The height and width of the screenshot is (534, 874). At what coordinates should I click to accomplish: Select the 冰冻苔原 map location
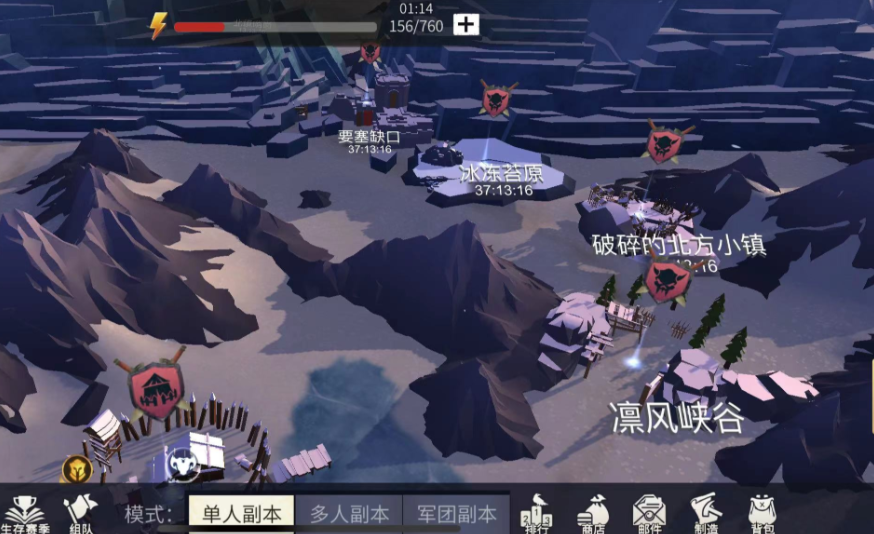click(x=501, y=174)
